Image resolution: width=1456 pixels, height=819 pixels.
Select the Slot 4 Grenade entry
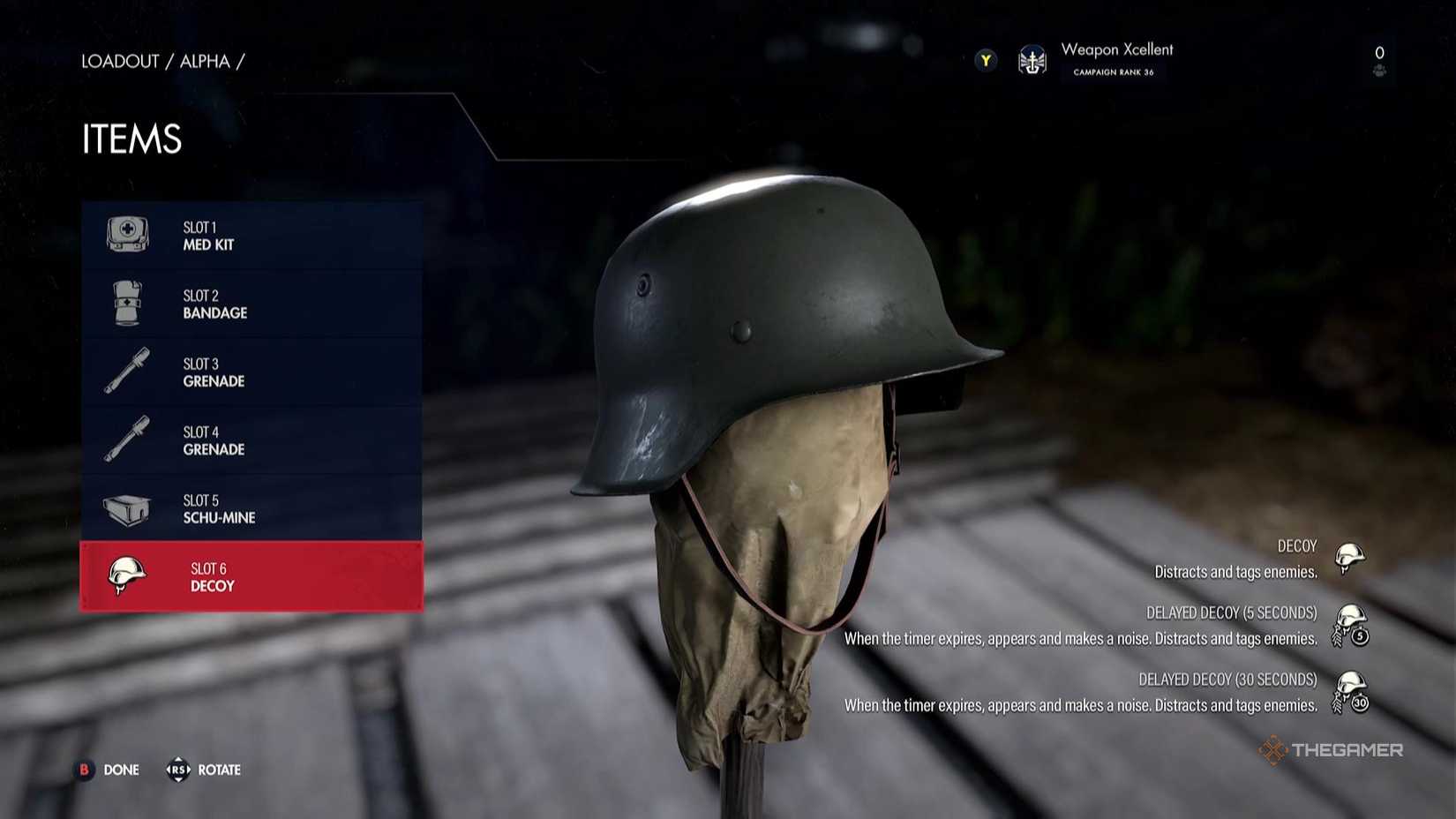click(x=251, y=440)
